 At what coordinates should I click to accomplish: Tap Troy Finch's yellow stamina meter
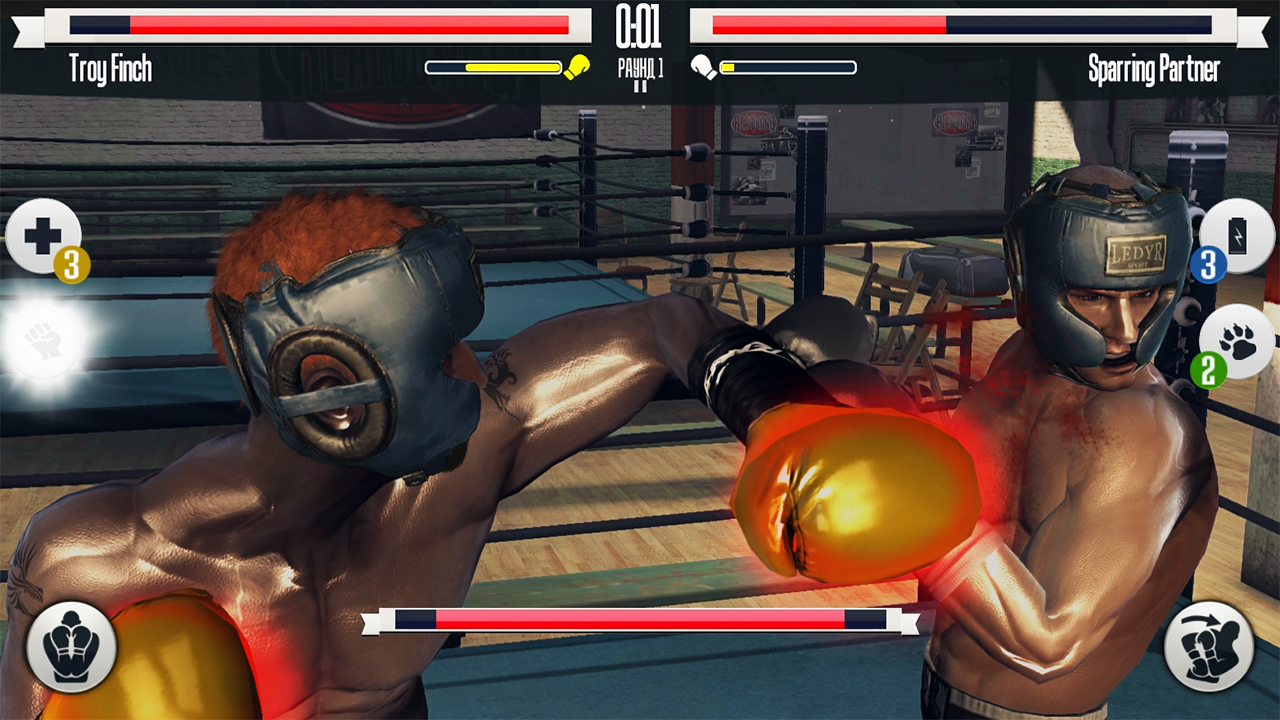tap(495, 67)
